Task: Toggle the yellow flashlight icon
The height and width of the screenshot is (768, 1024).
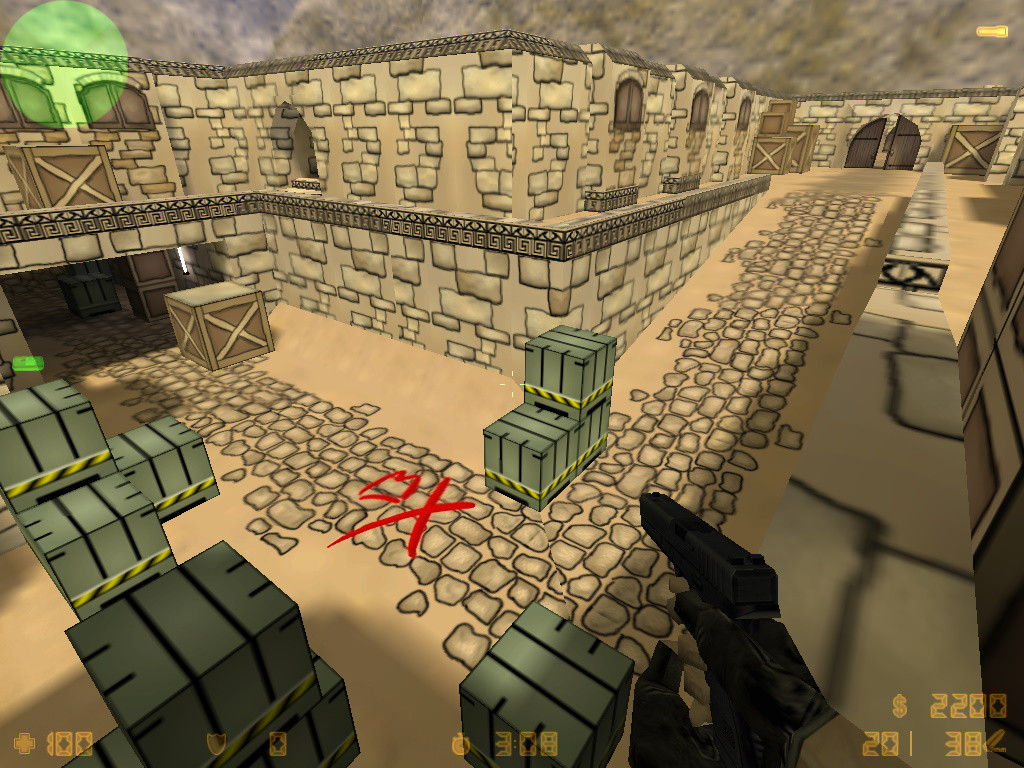Action: 992,33
